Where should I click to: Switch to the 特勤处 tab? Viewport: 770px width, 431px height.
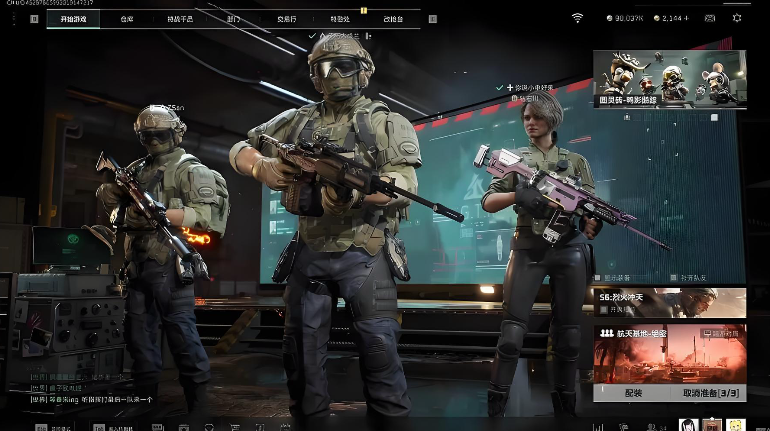click(340, 19)
